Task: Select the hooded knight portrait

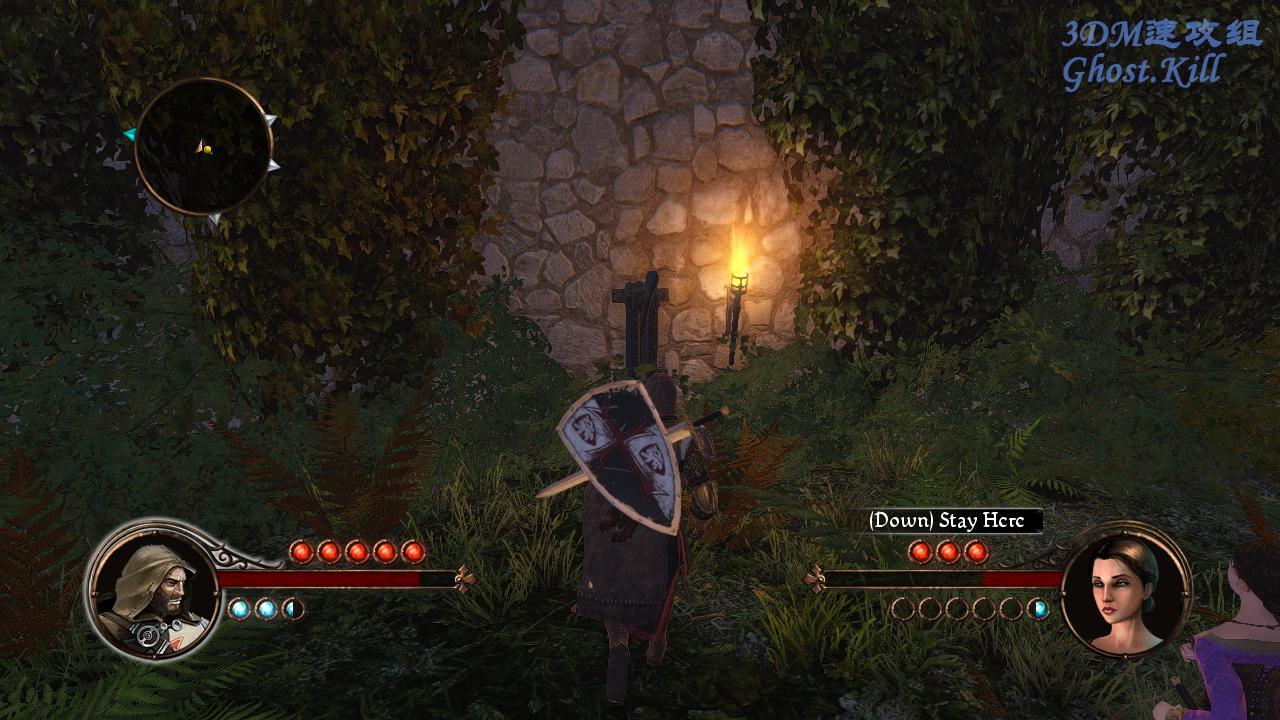Action: [x=152, y=588]
